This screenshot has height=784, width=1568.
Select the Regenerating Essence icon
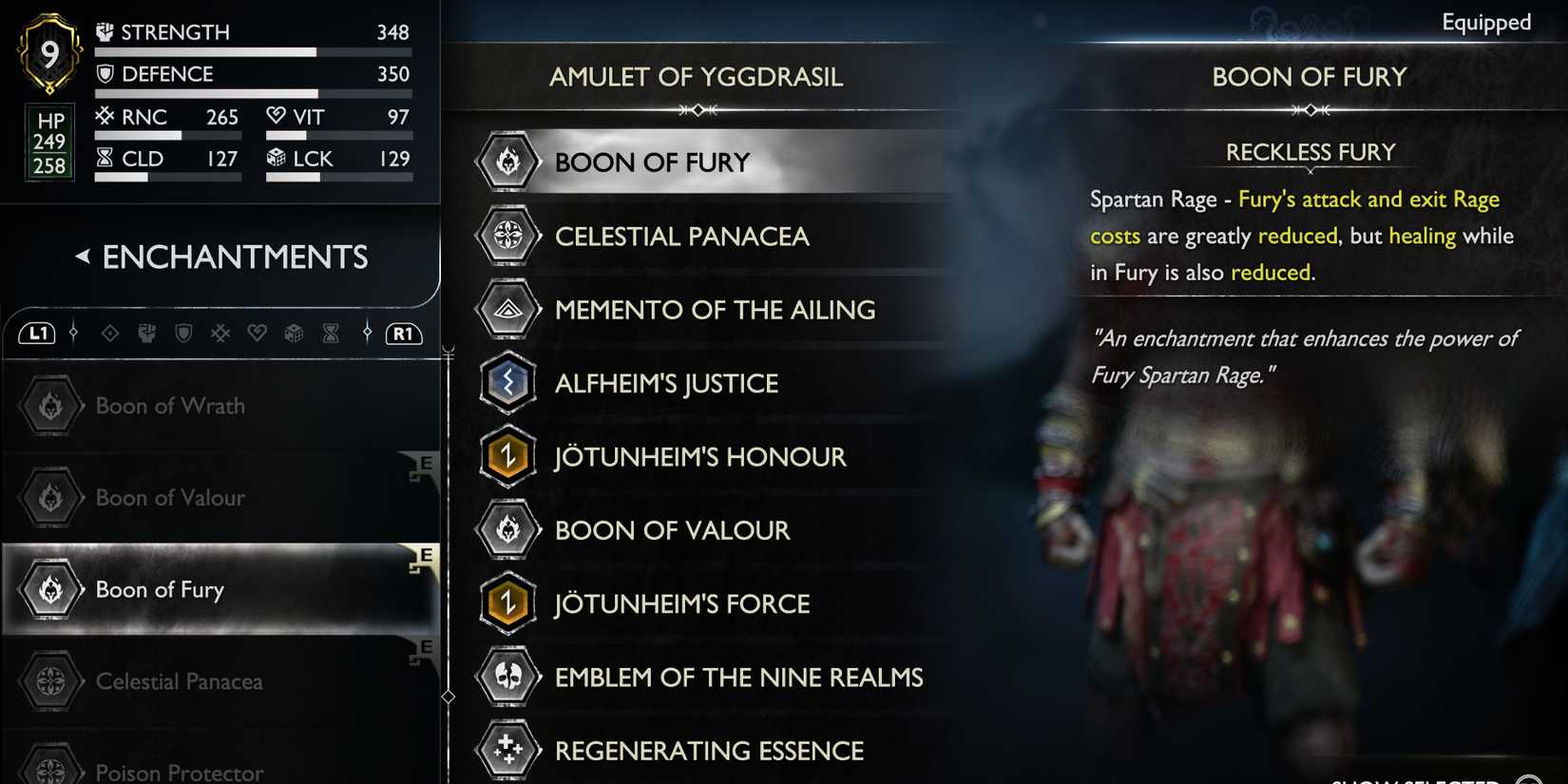click(x=507, y=750)
